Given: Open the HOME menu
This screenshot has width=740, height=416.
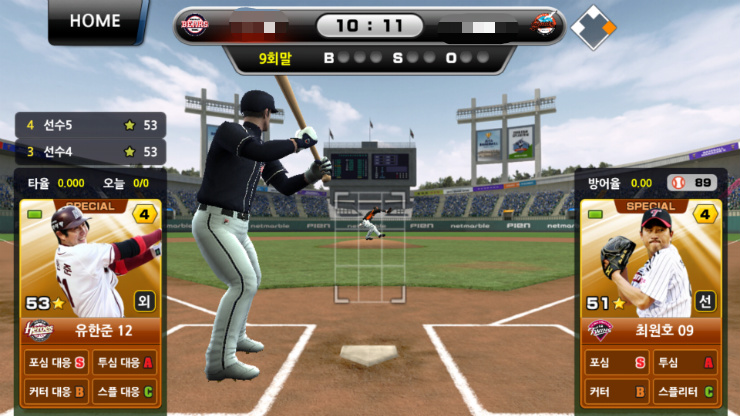Looking at the screenshot, I should pyautogui.click(x=95, y=21).
